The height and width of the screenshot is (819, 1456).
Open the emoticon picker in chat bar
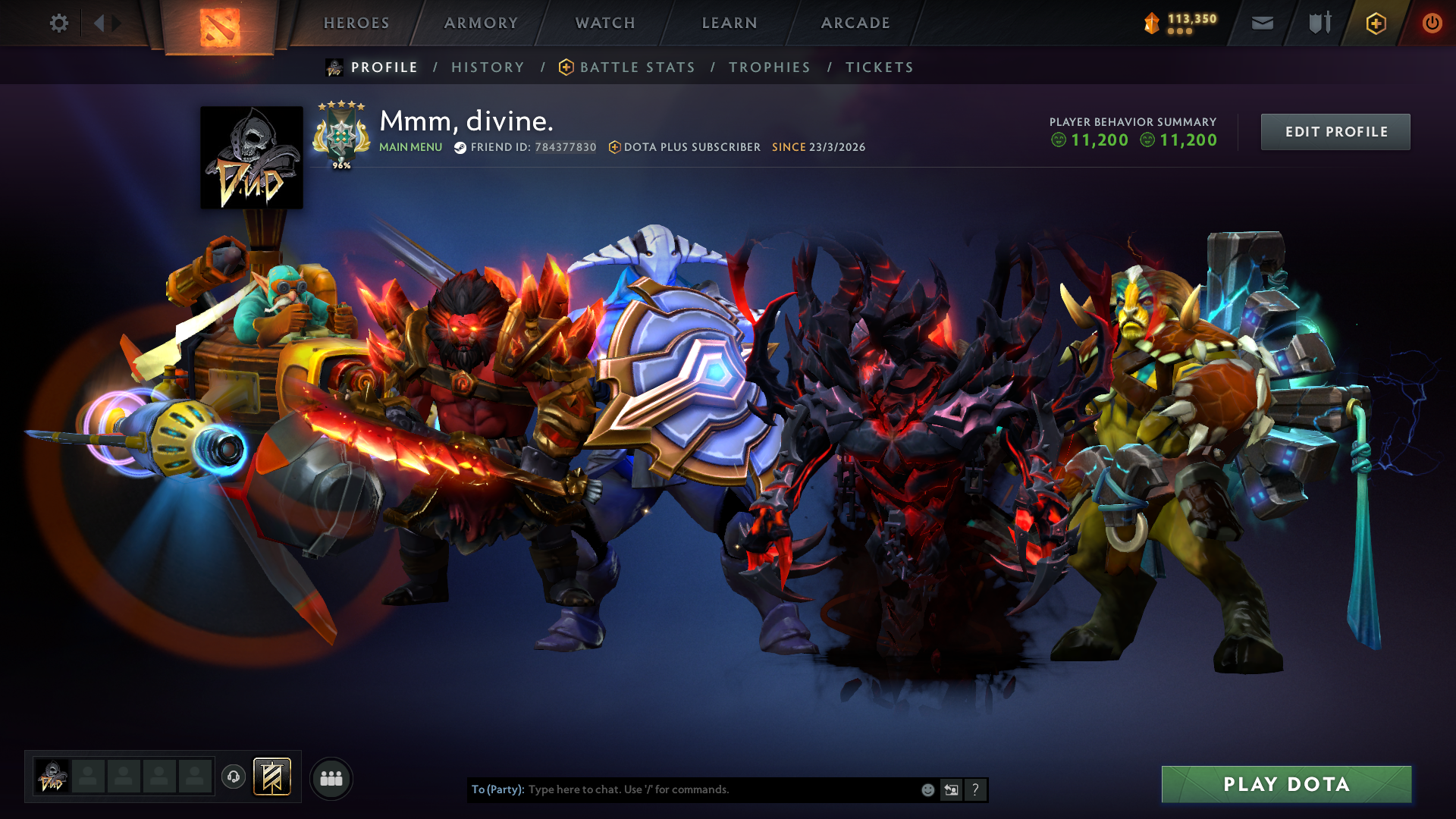[x=927, y=789]
